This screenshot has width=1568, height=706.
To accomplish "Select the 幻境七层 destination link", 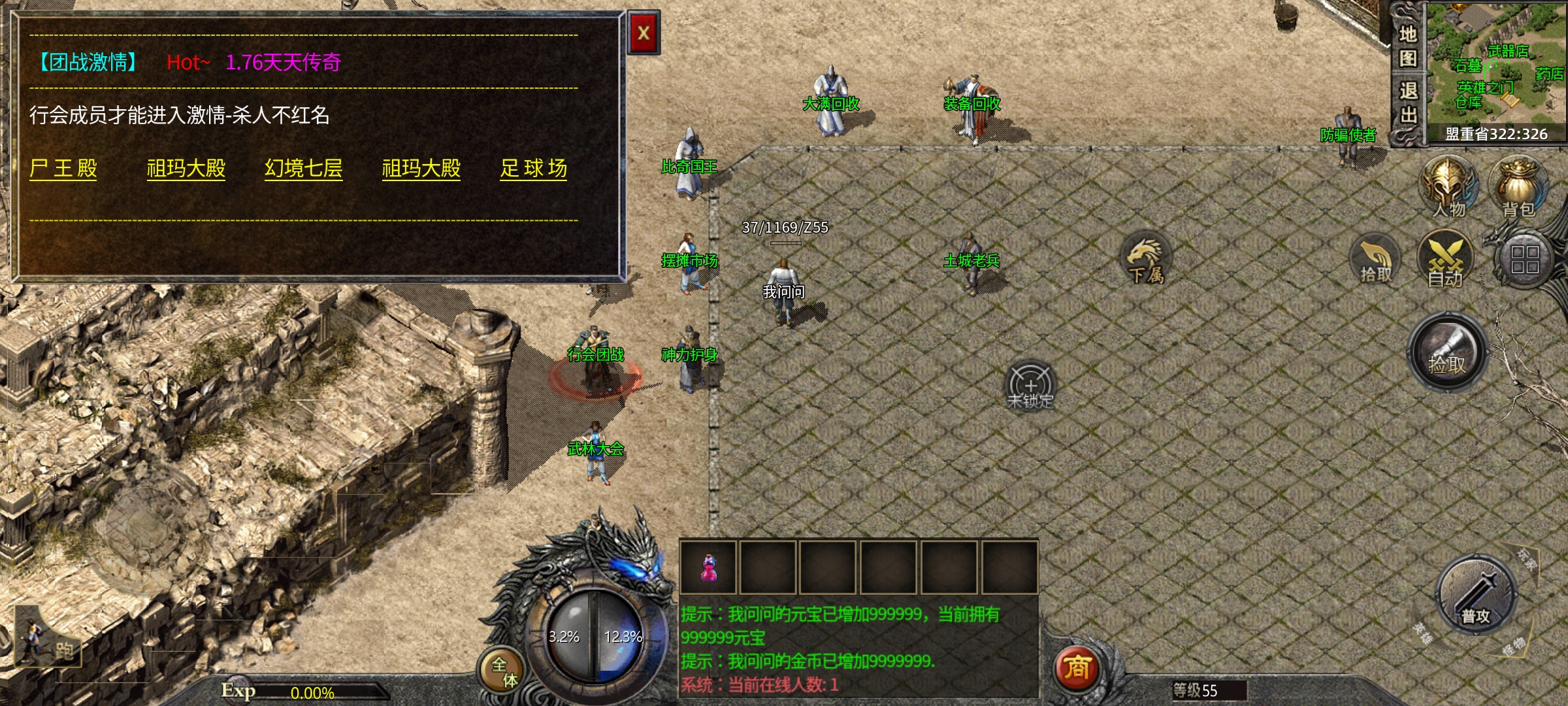I will click(303, 169).
